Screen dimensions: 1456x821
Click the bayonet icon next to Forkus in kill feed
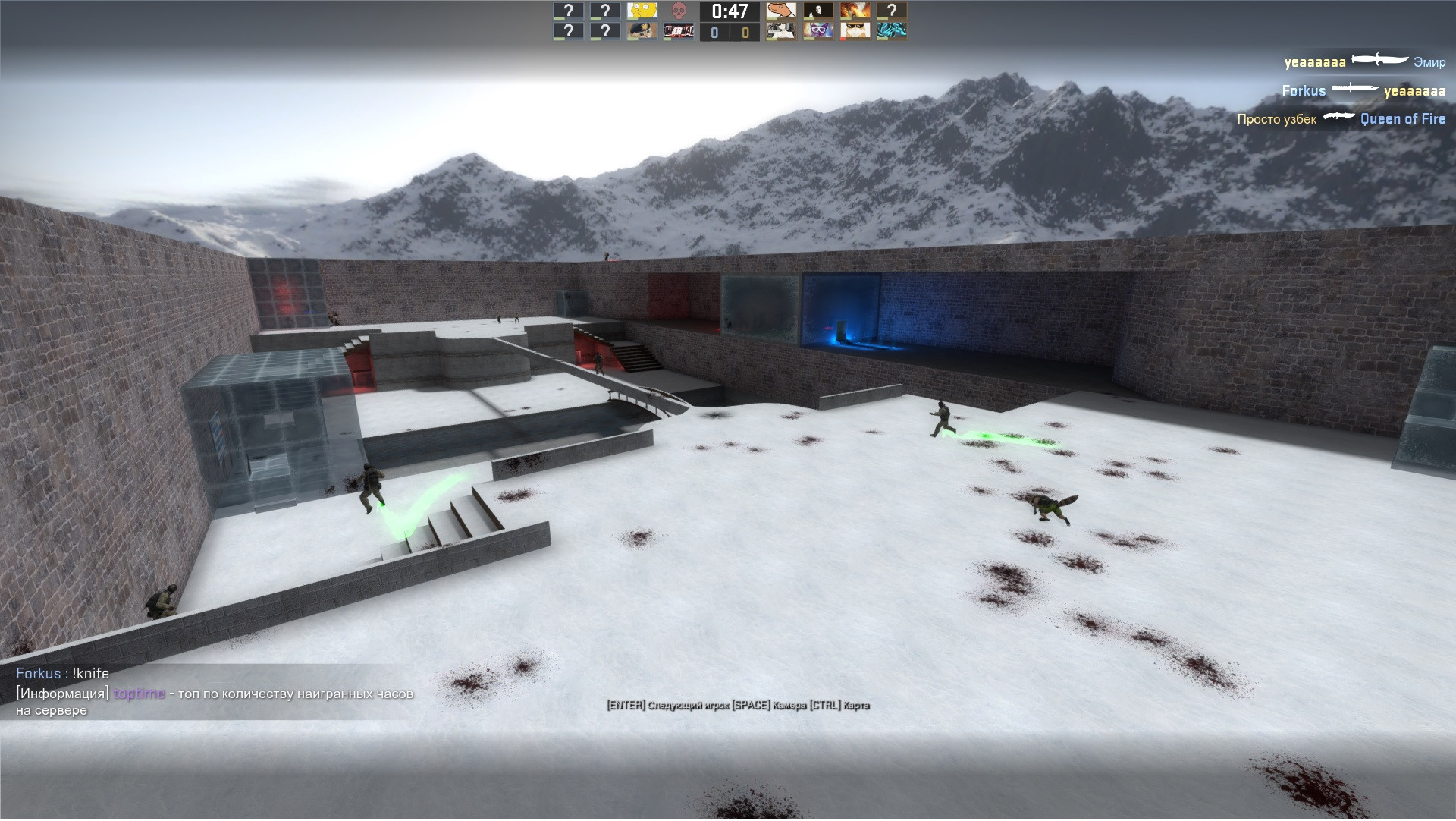(x=1354, y=90)
